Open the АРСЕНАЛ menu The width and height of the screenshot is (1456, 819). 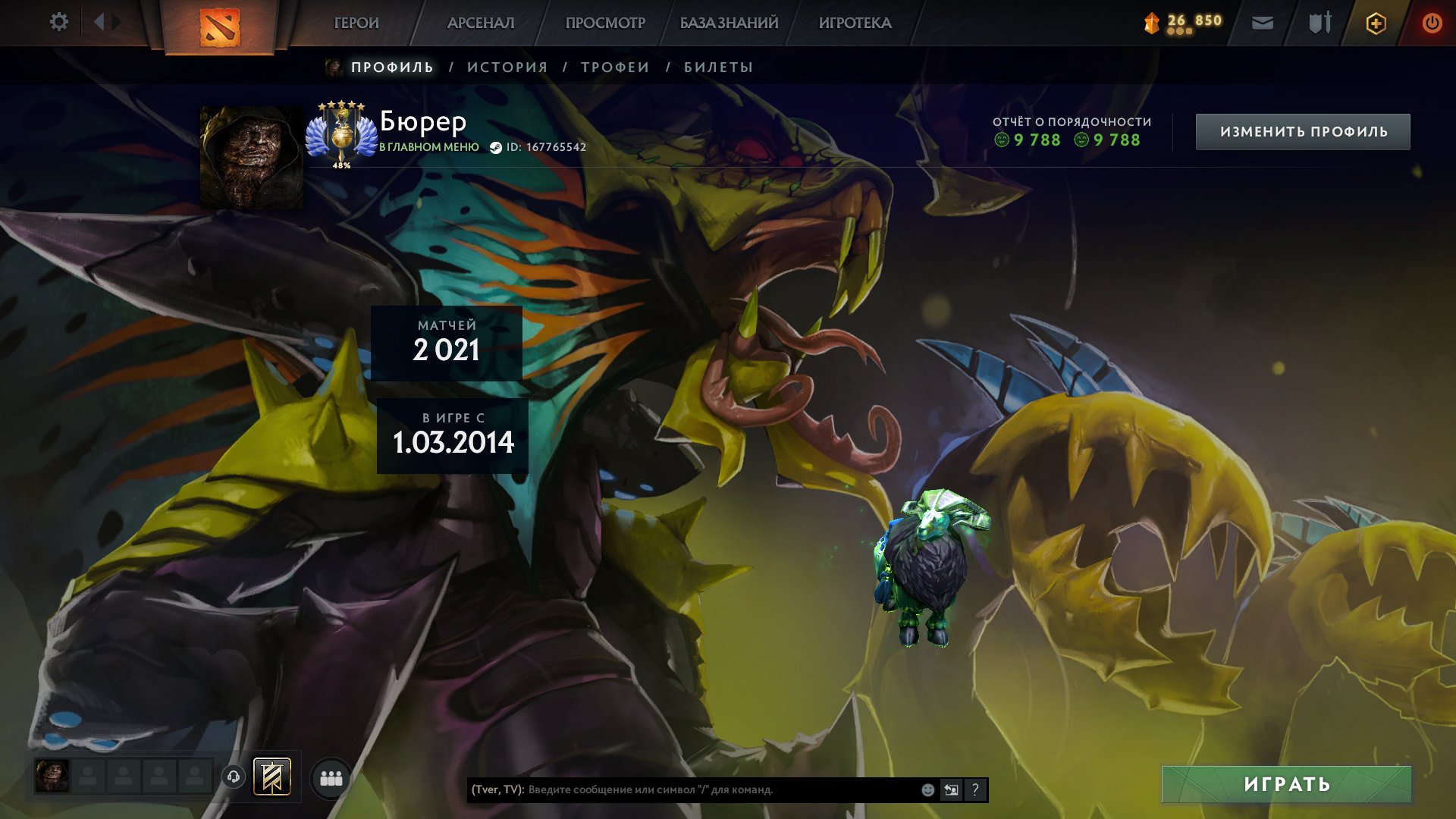coord(481,24)
